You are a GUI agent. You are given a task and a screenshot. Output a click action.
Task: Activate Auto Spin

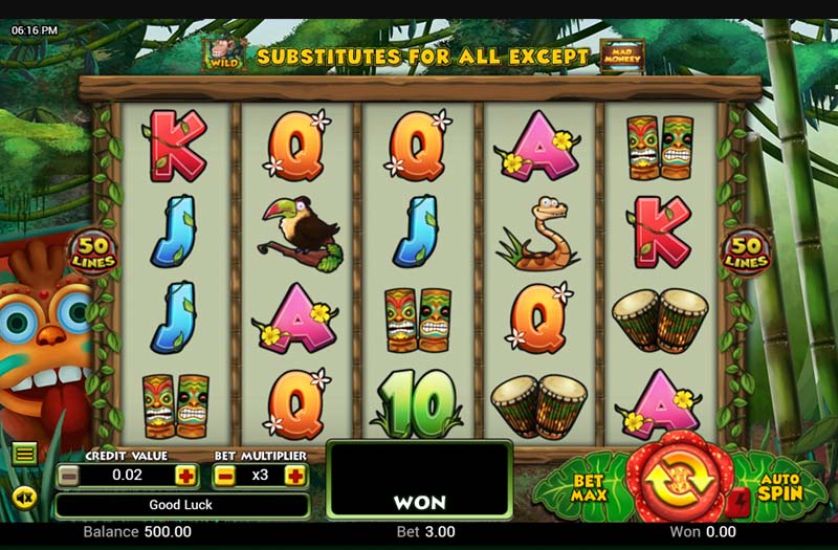pos(778,487)
